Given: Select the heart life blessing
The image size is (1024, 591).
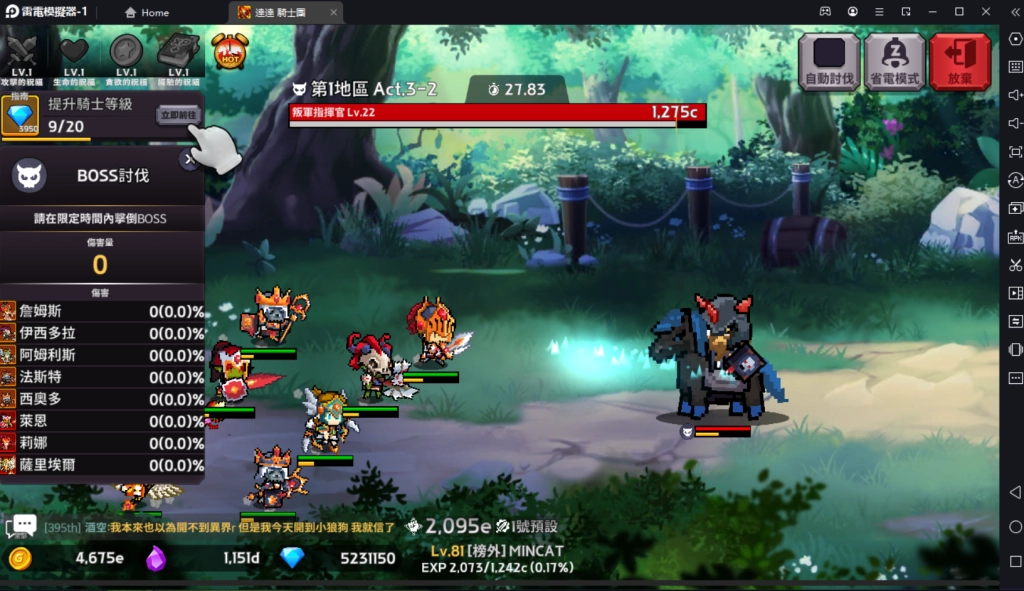Looking at the screenshot, I should [74, 54].
